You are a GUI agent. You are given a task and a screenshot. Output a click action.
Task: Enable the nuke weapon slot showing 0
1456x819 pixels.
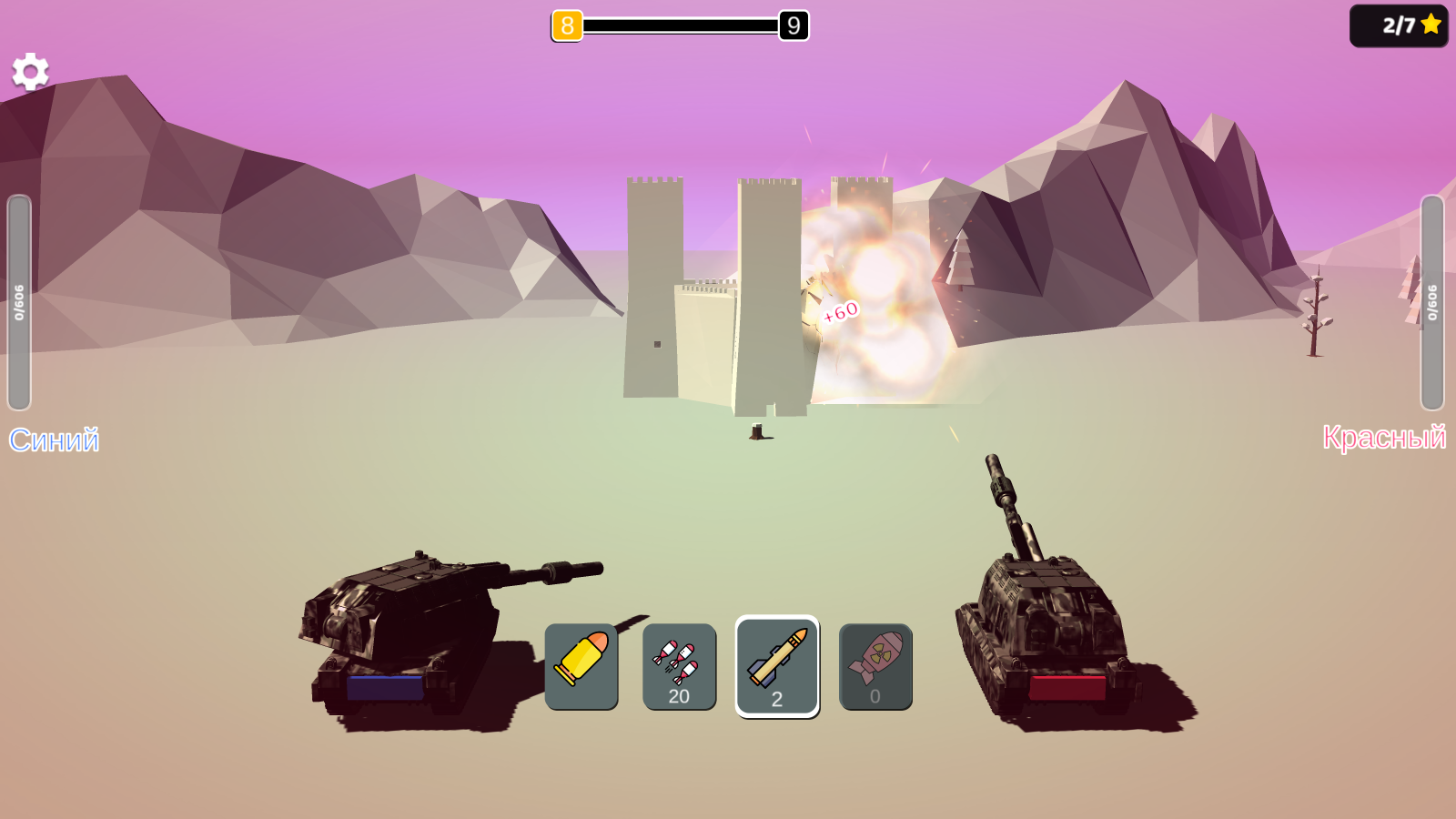tap(875, 665)
